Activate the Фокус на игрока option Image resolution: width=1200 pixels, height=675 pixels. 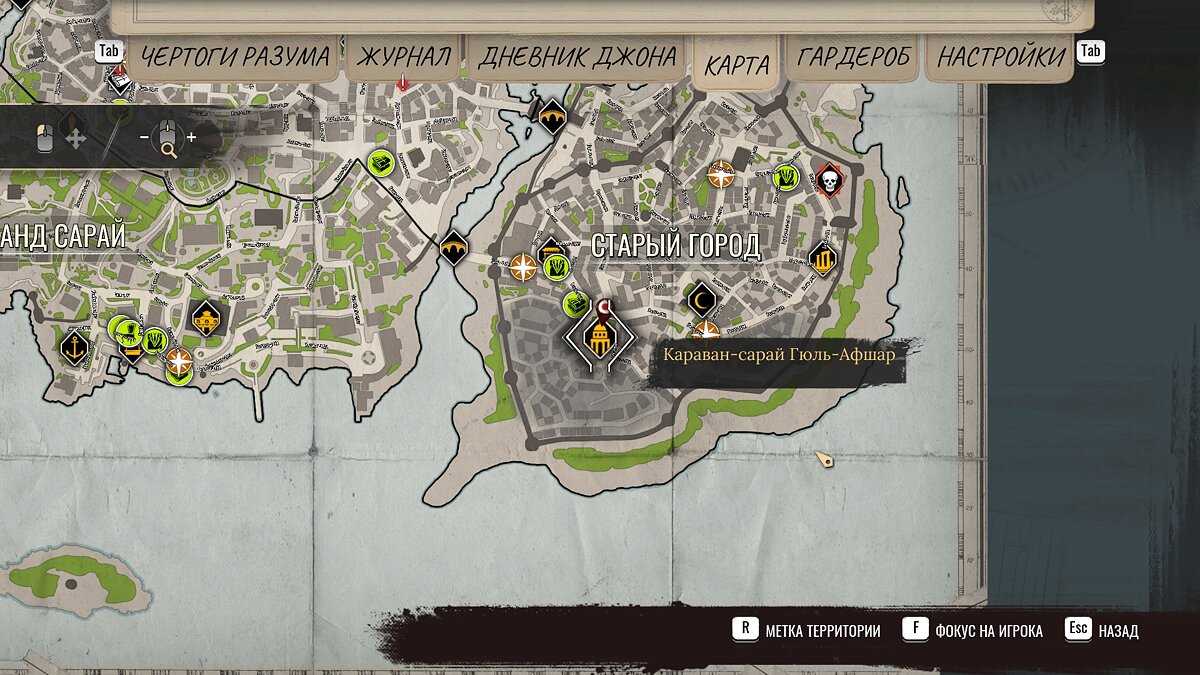(x=989, y=631)
